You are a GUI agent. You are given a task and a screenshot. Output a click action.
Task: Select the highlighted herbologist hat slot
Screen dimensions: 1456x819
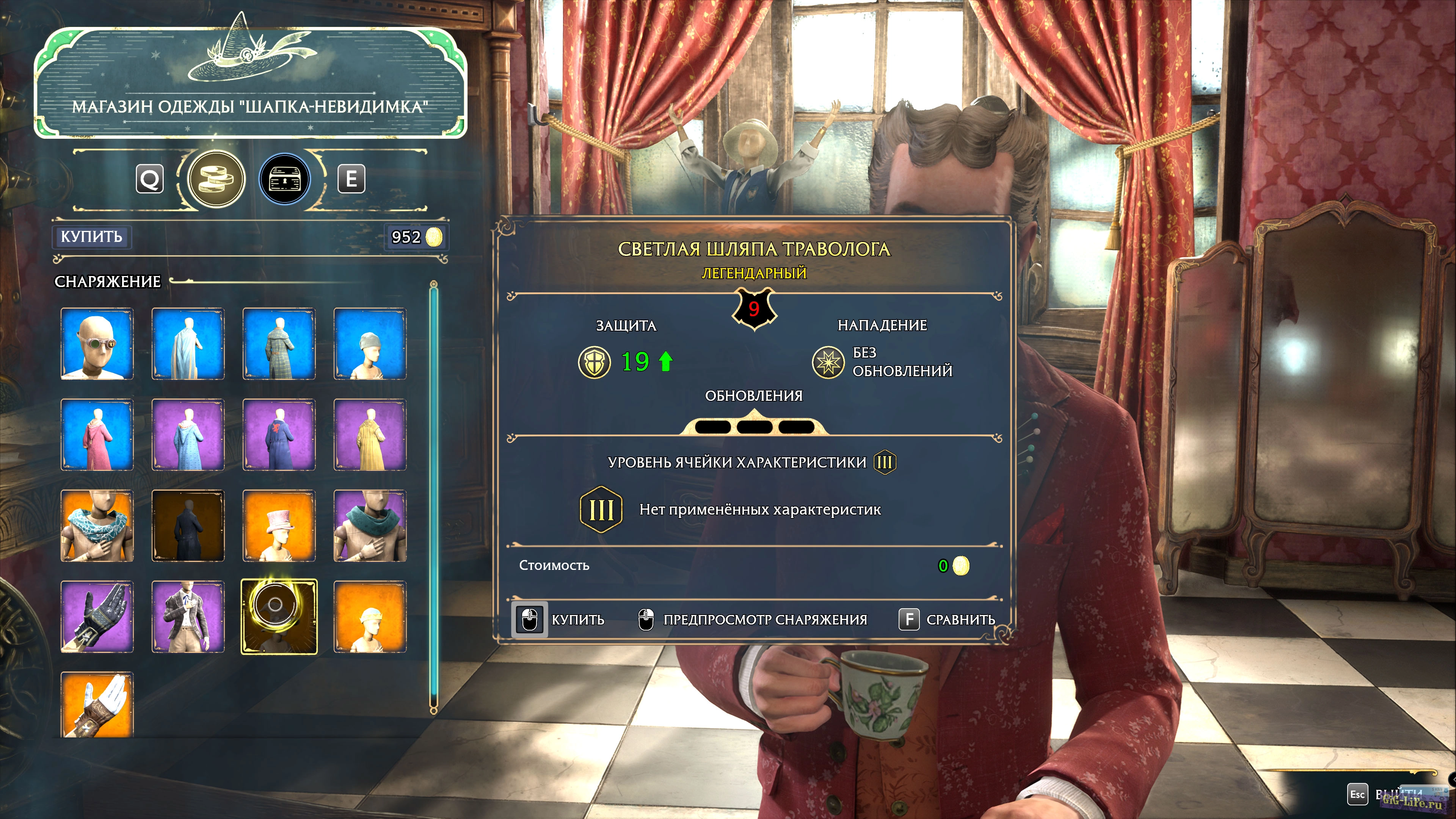(x=279, y=617)
